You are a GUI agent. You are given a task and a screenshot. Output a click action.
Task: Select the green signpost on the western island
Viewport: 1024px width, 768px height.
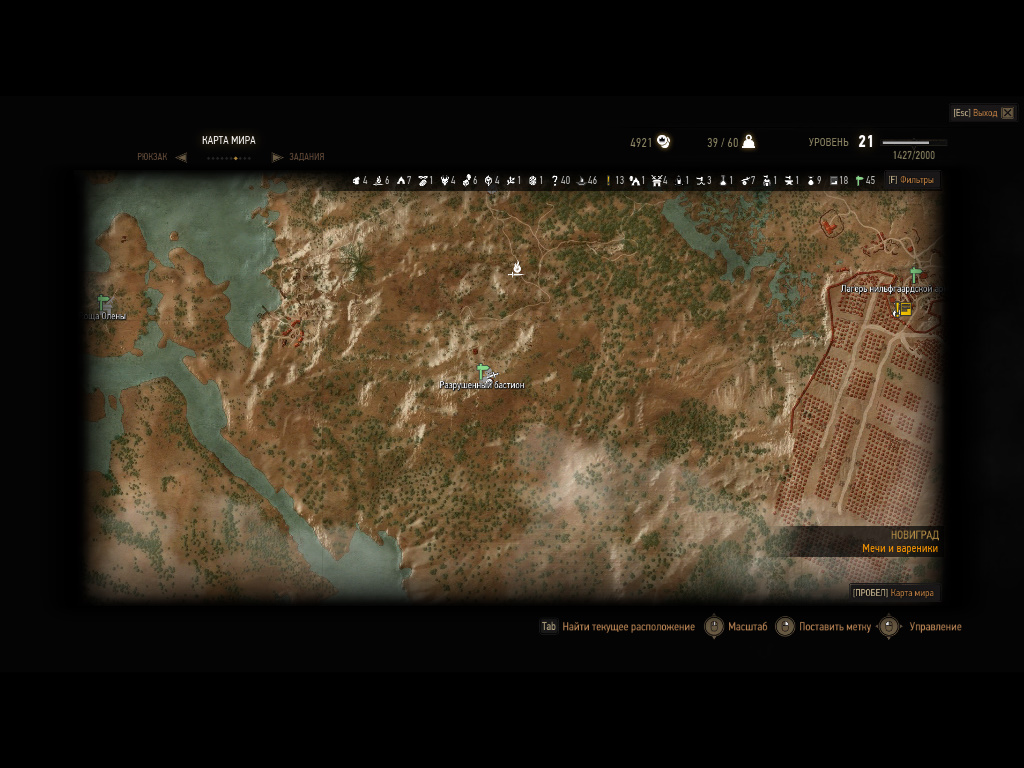pos(102,301)
